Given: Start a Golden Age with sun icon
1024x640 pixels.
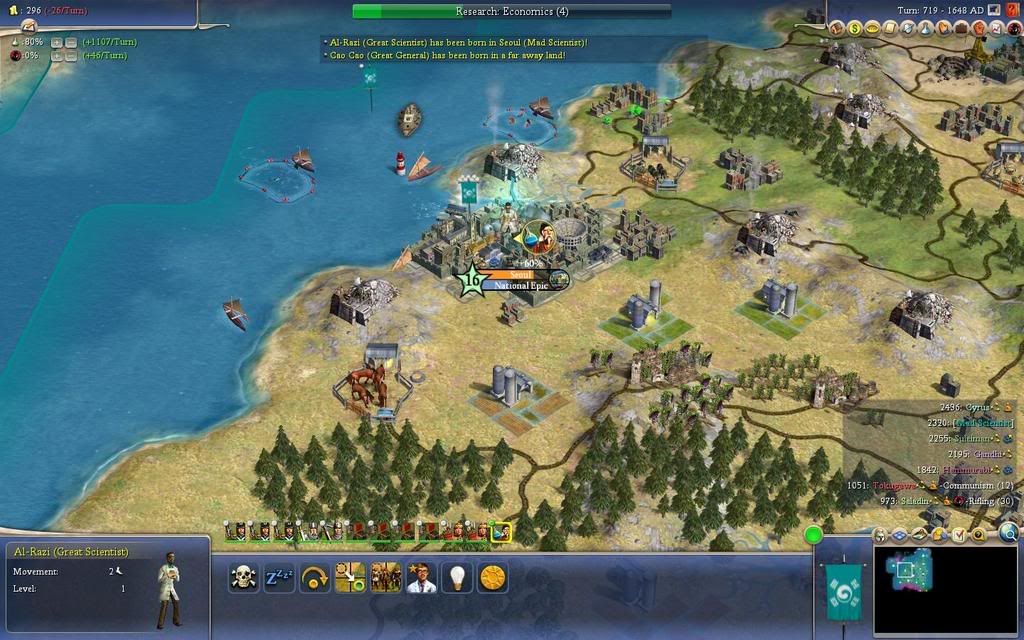Looking at the screenshot, I should tap(492, 577).
